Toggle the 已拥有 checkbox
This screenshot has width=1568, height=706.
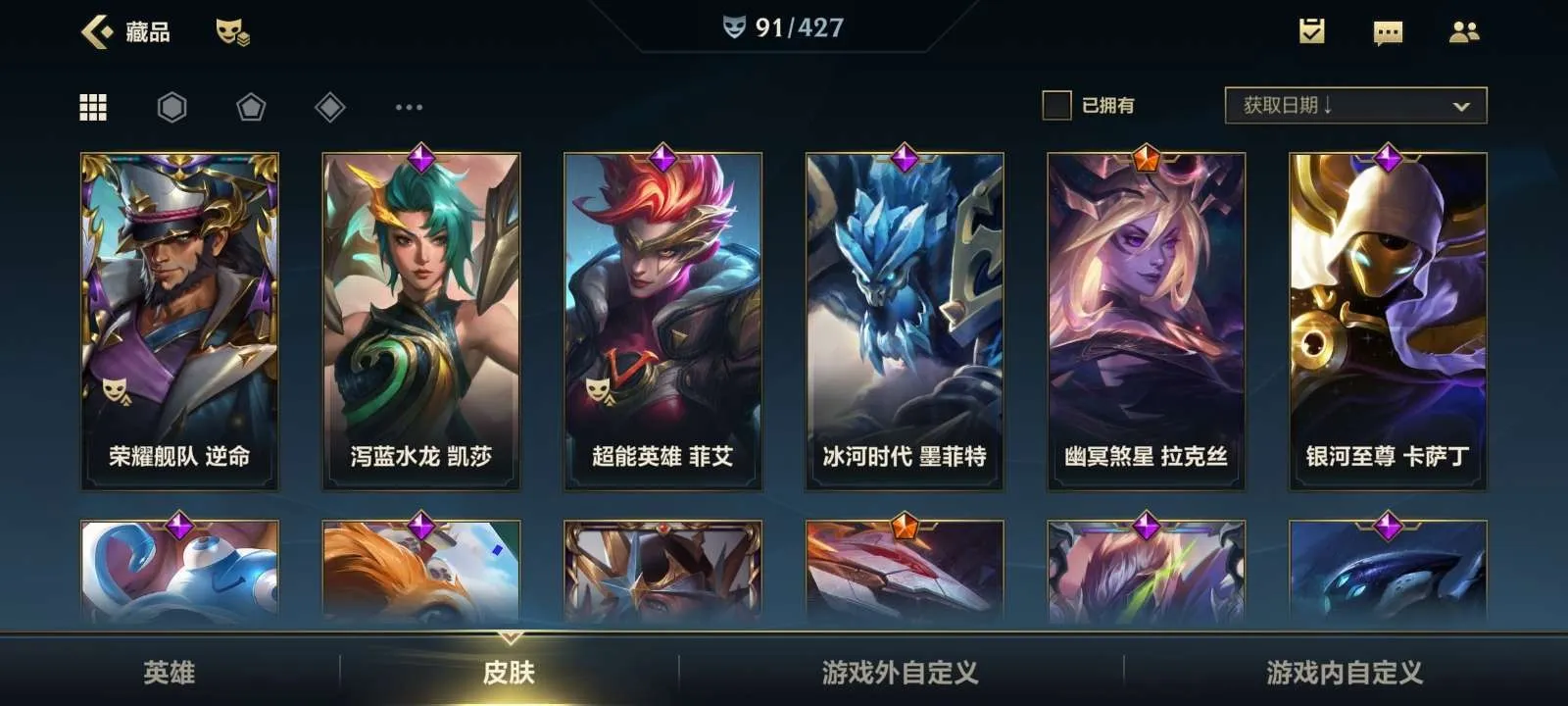pos(1056,105)
